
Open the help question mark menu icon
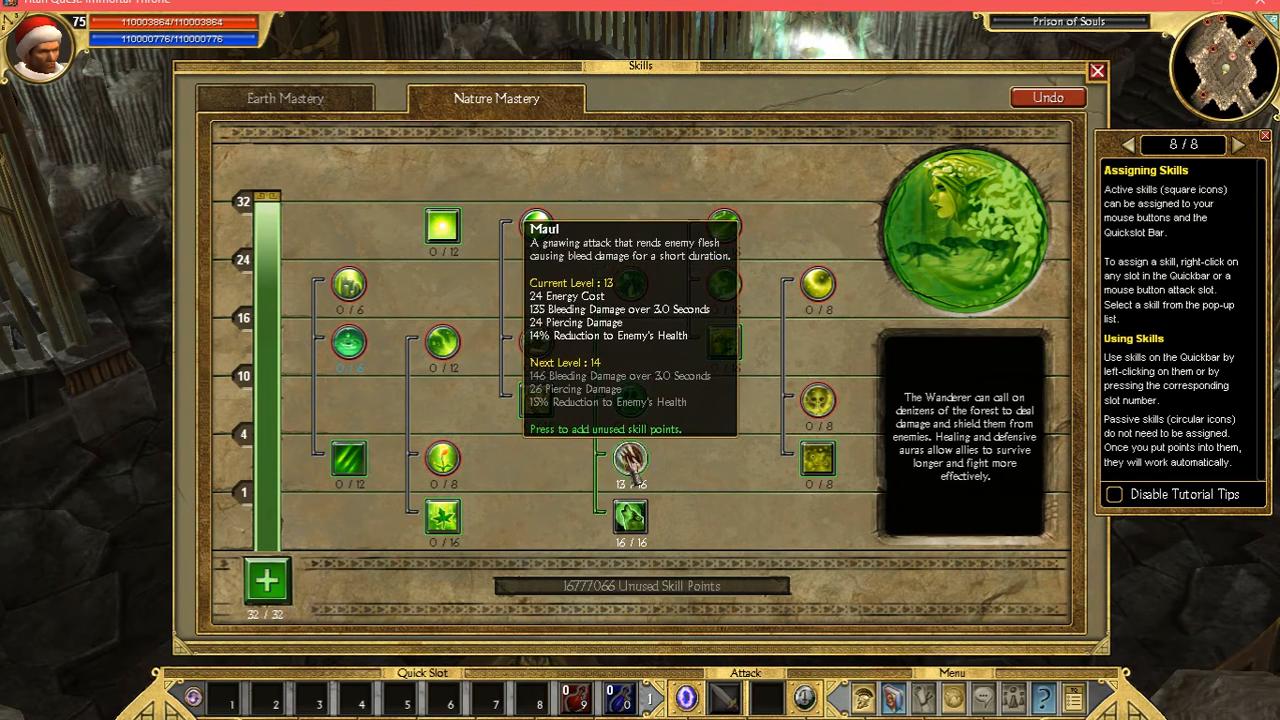click(1043, 697)
